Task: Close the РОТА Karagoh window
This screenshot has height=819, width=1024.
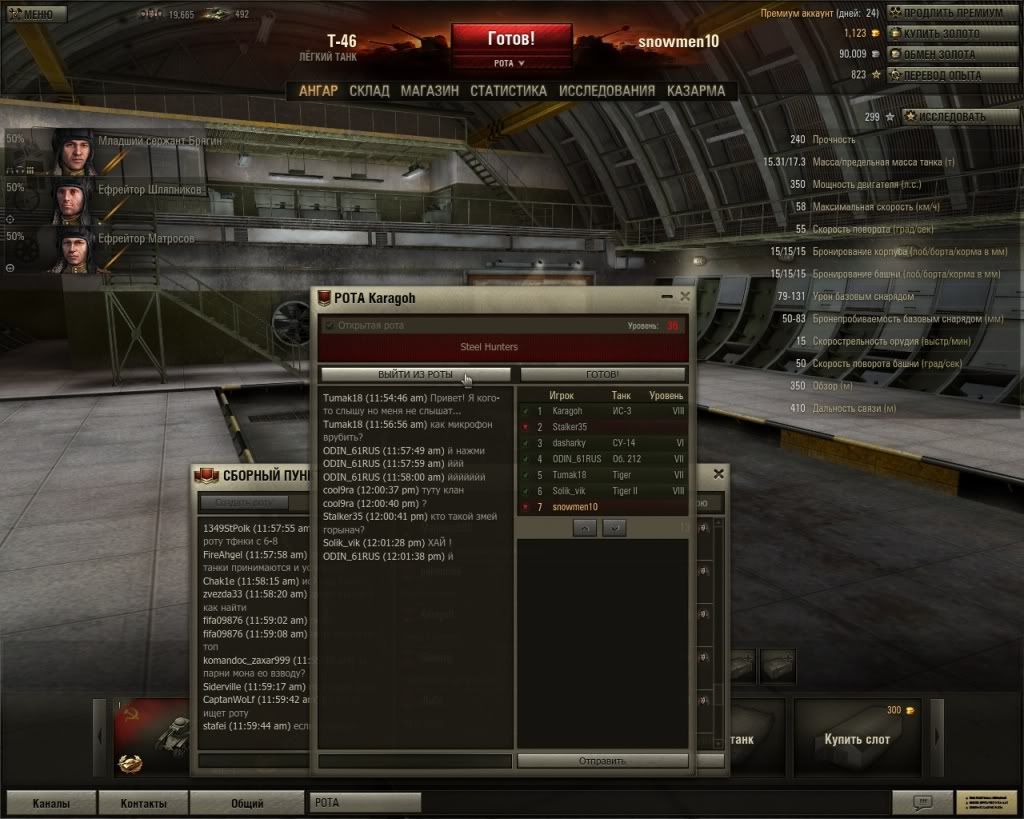Action: click(x=685, y=297)
